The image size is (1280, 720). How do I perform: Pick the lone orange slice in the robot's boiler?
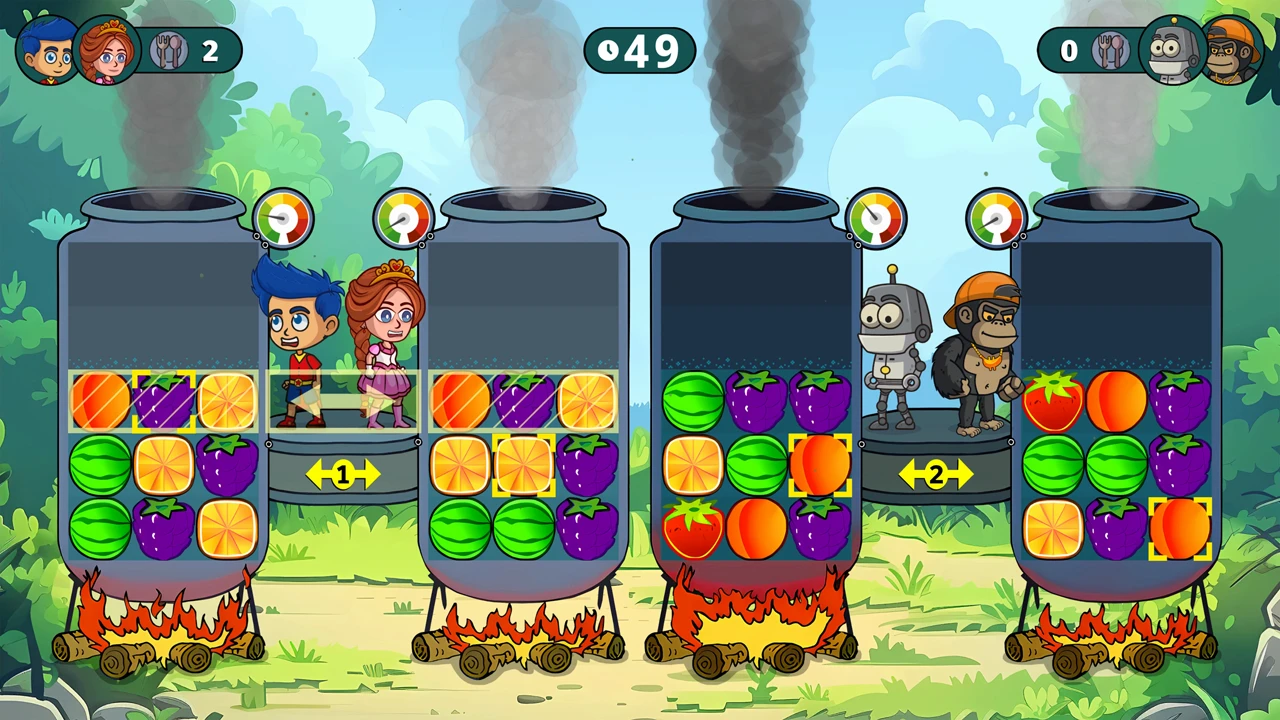pos(693,465)
